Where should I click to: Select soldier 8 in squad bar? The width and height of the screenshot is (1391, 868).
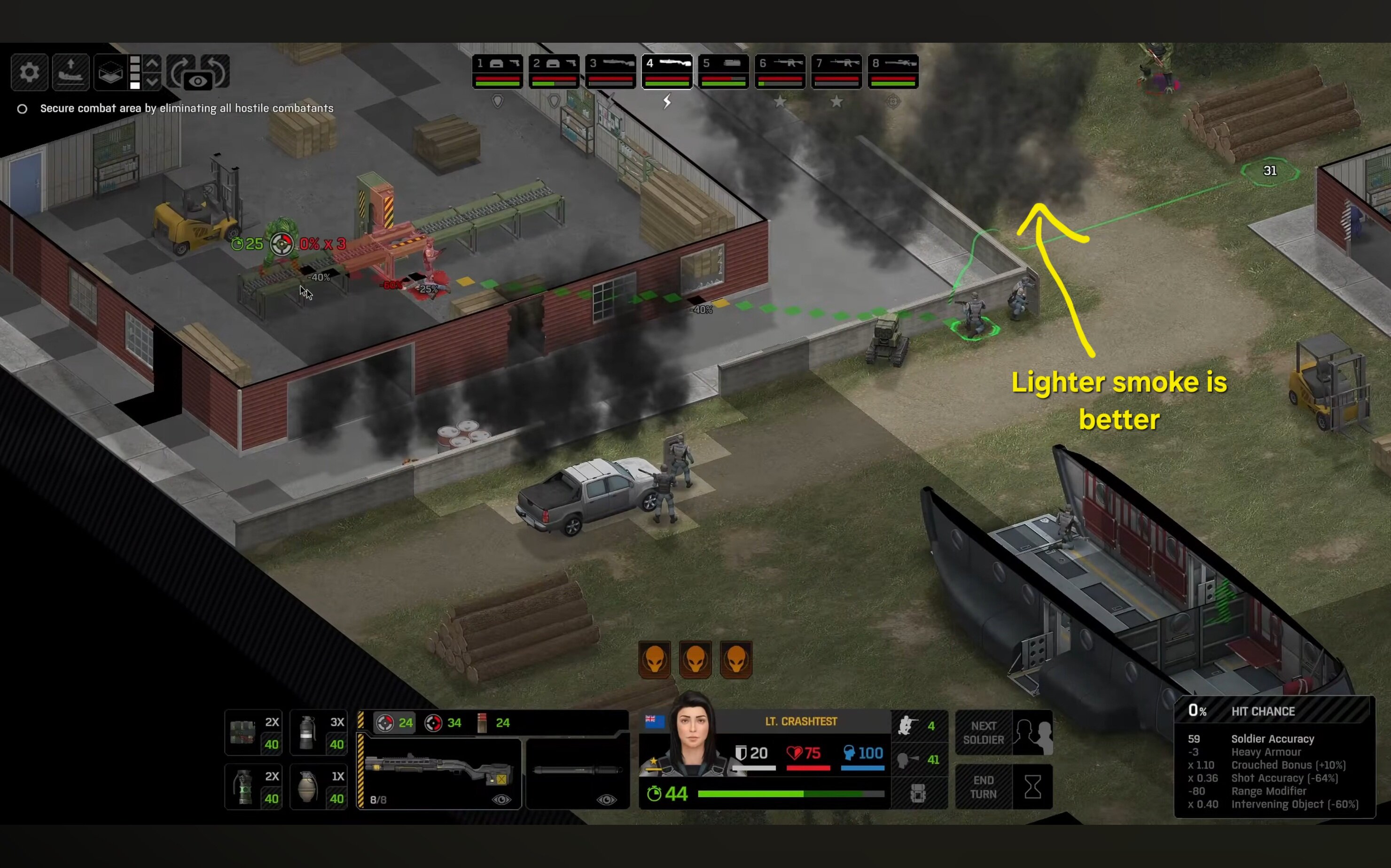pos(893,71)
